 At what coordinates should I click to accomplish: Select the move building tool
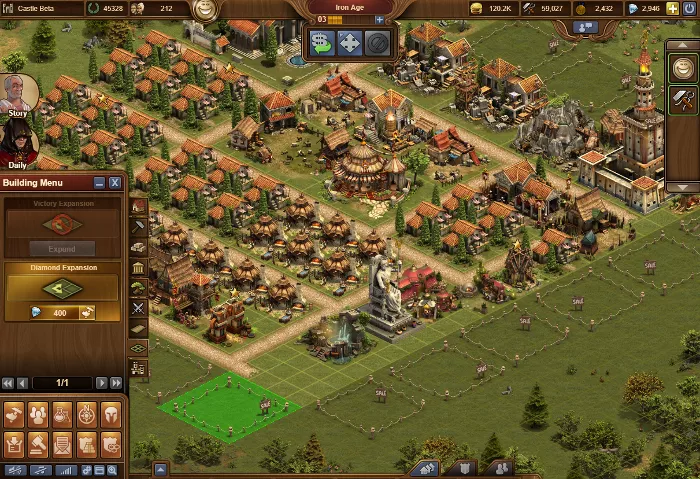(x=350, y=43)
